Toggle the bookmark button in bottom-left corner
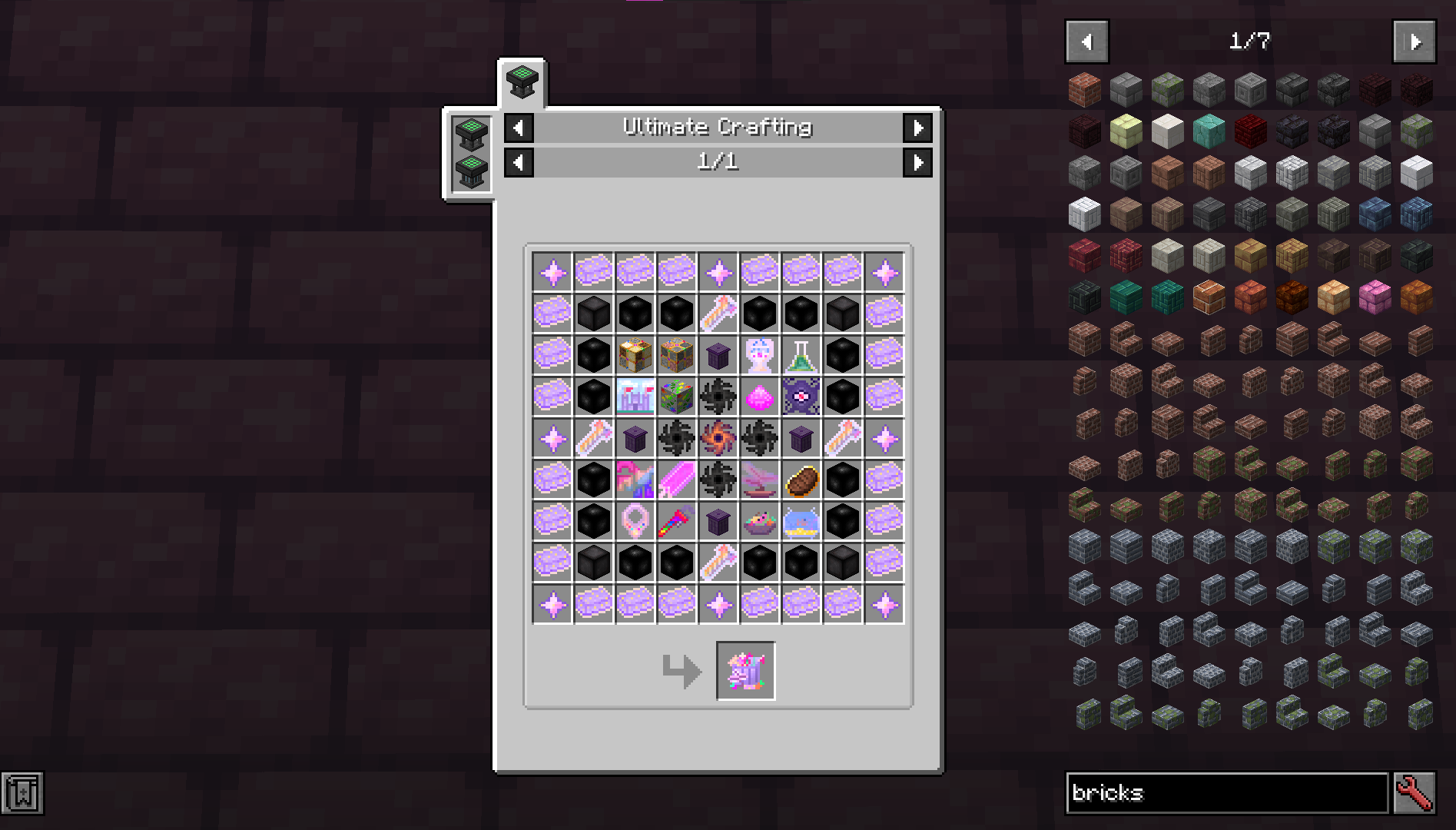Screen dimensions: 1456x830 click(x=22, y=792)
